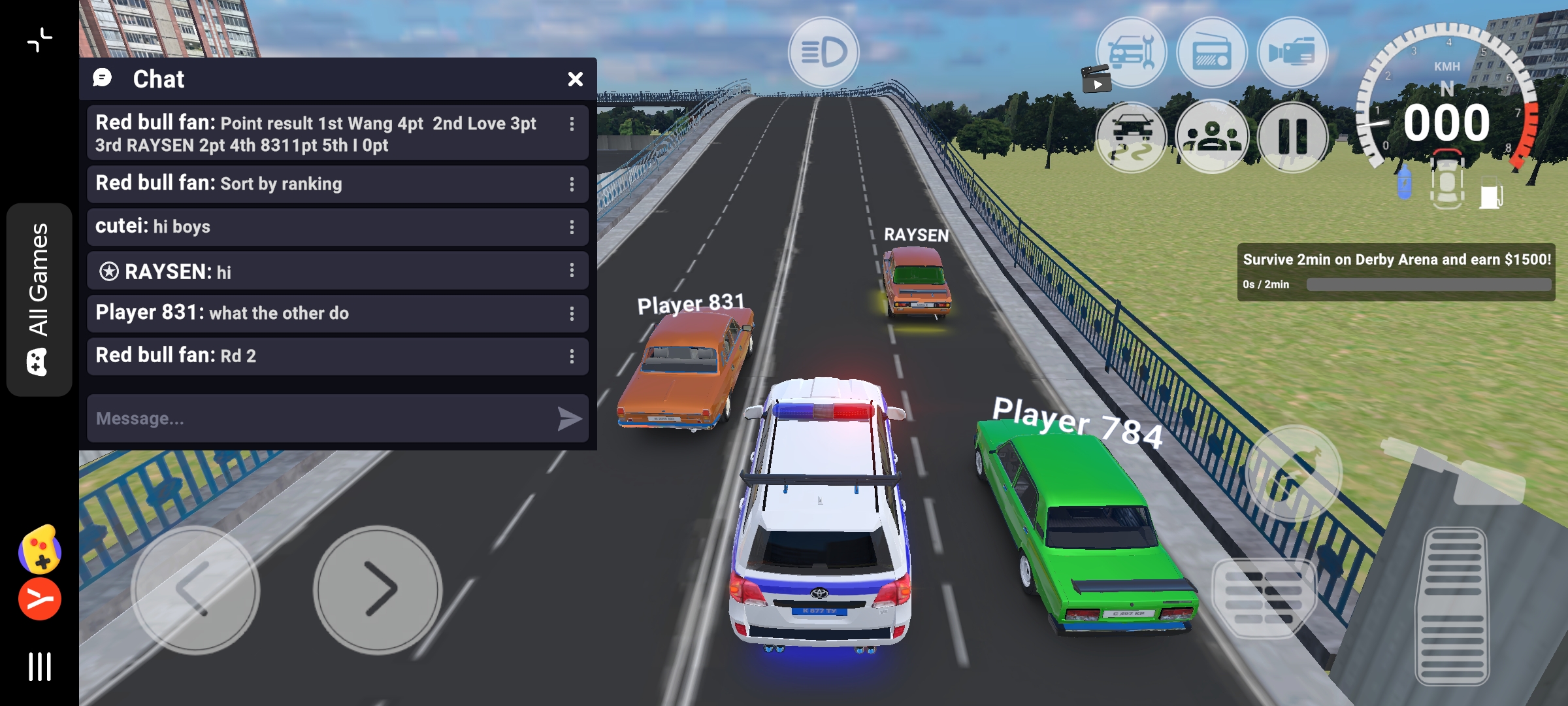Tap the video clapperboard icon

coord(1096,79)
